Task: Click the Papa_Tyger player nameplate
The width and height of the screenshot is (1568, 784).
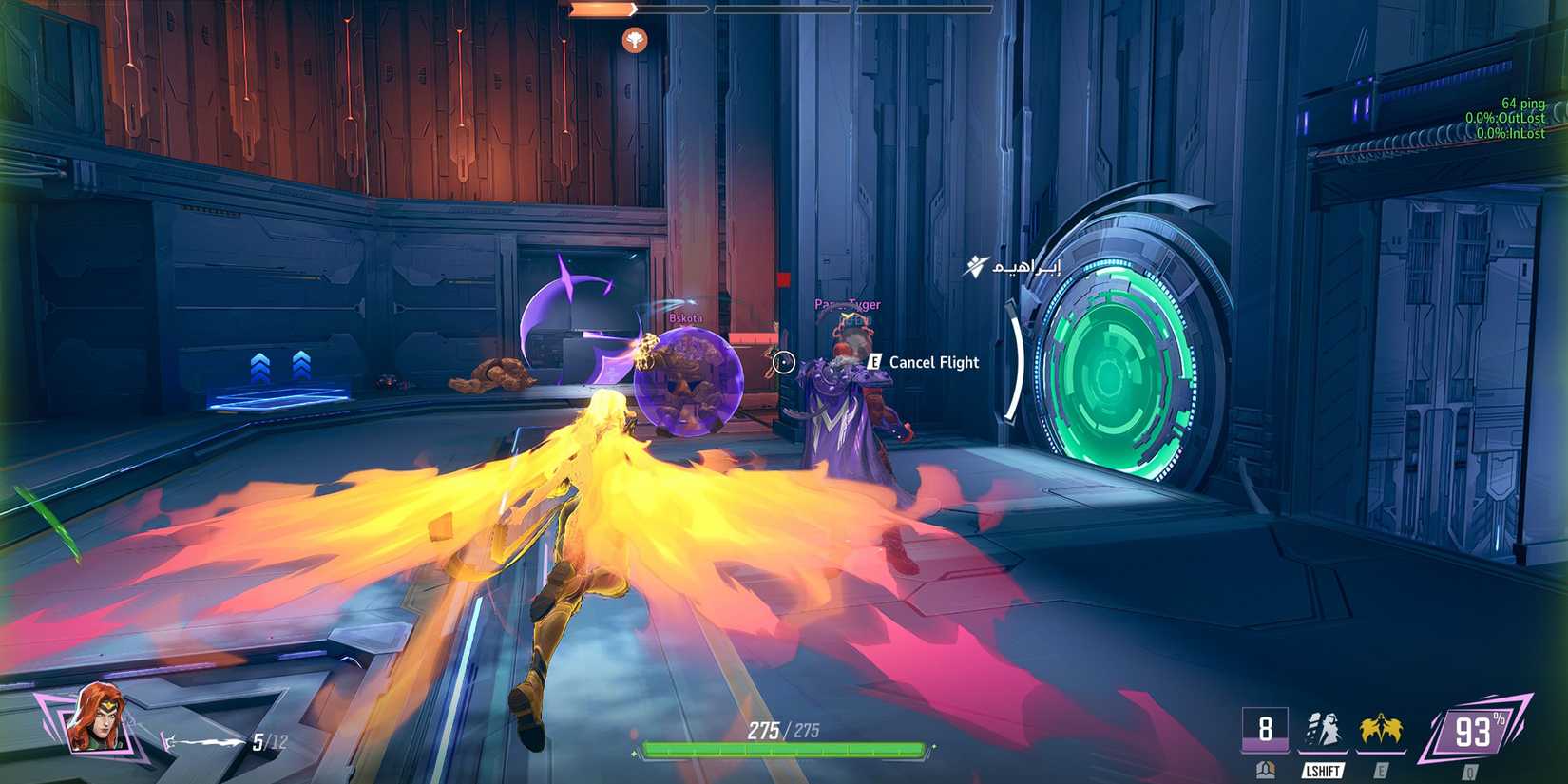Action: 846,303
